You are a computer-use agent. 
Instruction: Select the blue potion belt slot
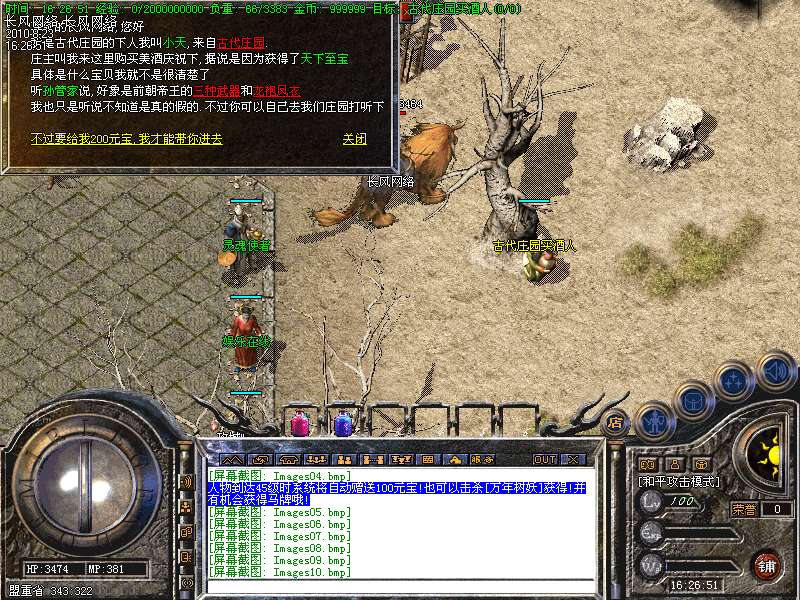pyautogui.click(x=343, y=425)
